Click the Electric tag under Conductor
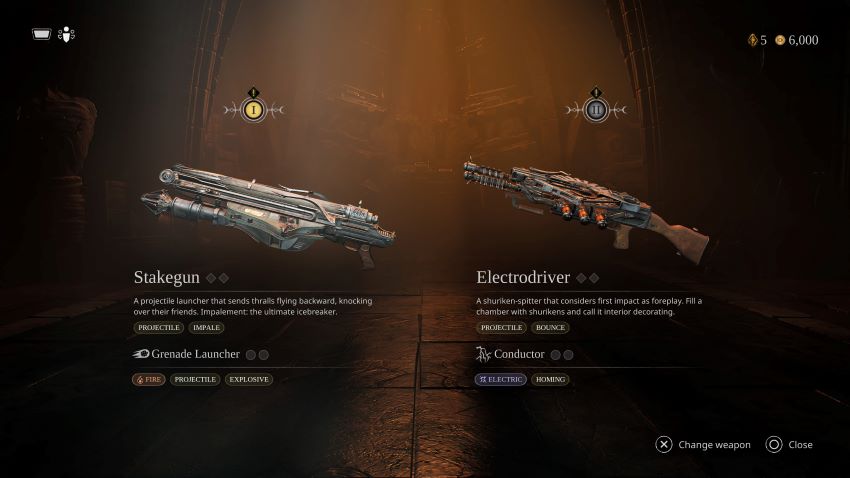This screenshot has width=850, height=478. tap(500, 380)
